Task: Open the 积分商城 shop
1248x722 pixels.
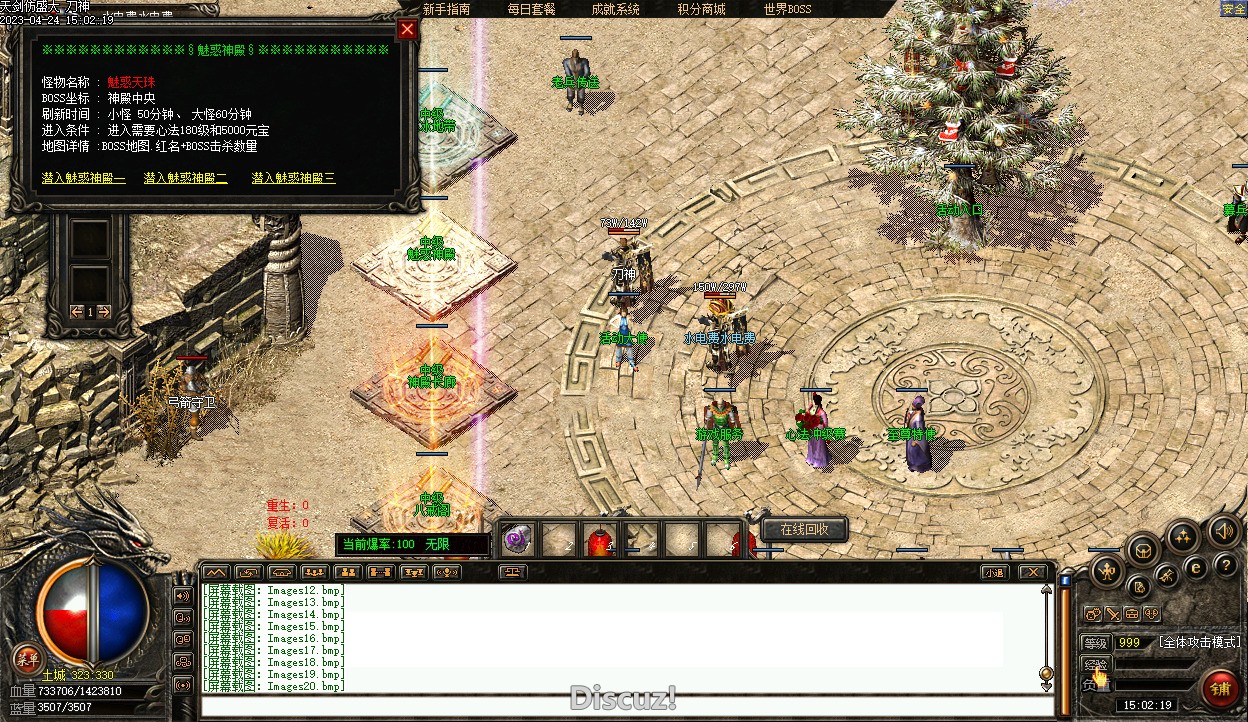Action: click(701, 9)
